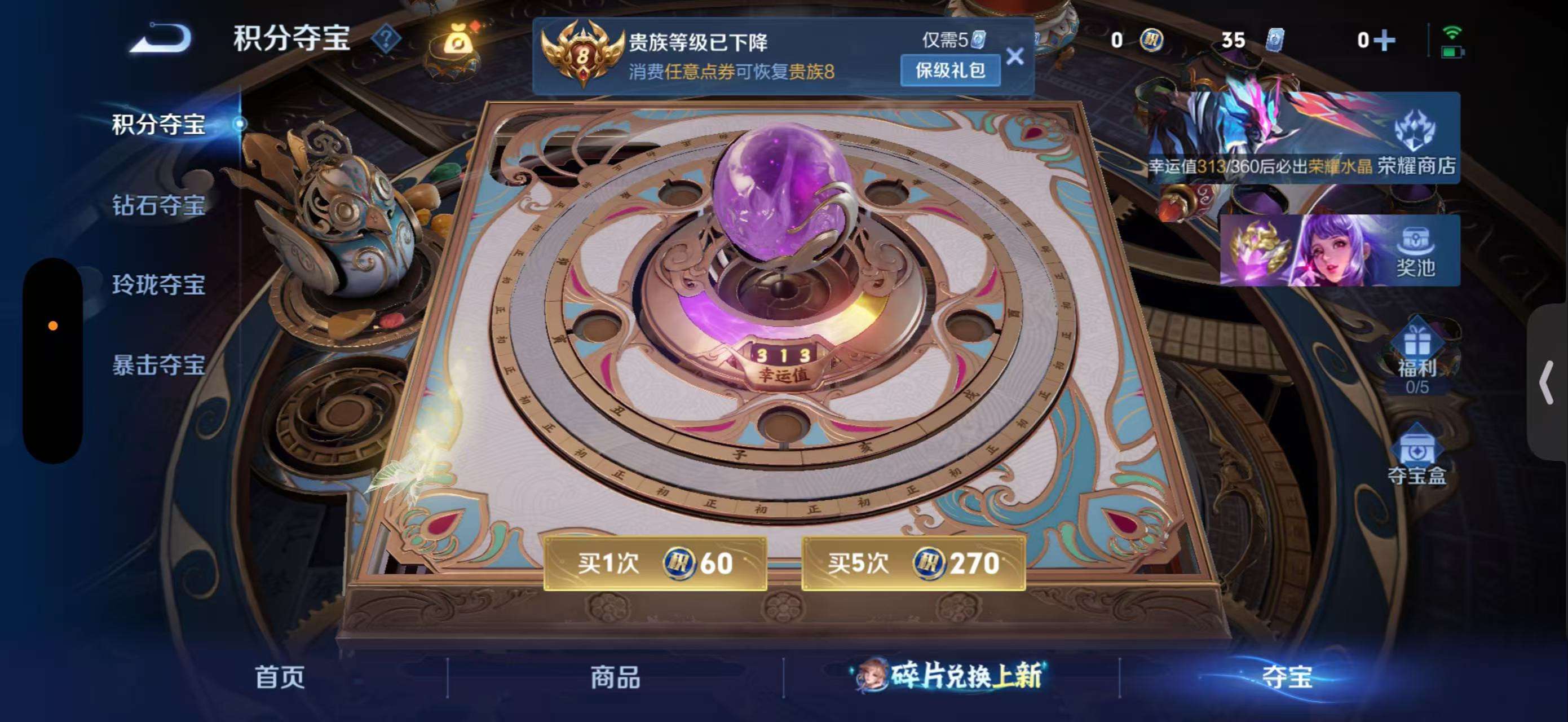
Task: Select the 玲珑夺宝 sidebar tab
Action: coord(160,285)
